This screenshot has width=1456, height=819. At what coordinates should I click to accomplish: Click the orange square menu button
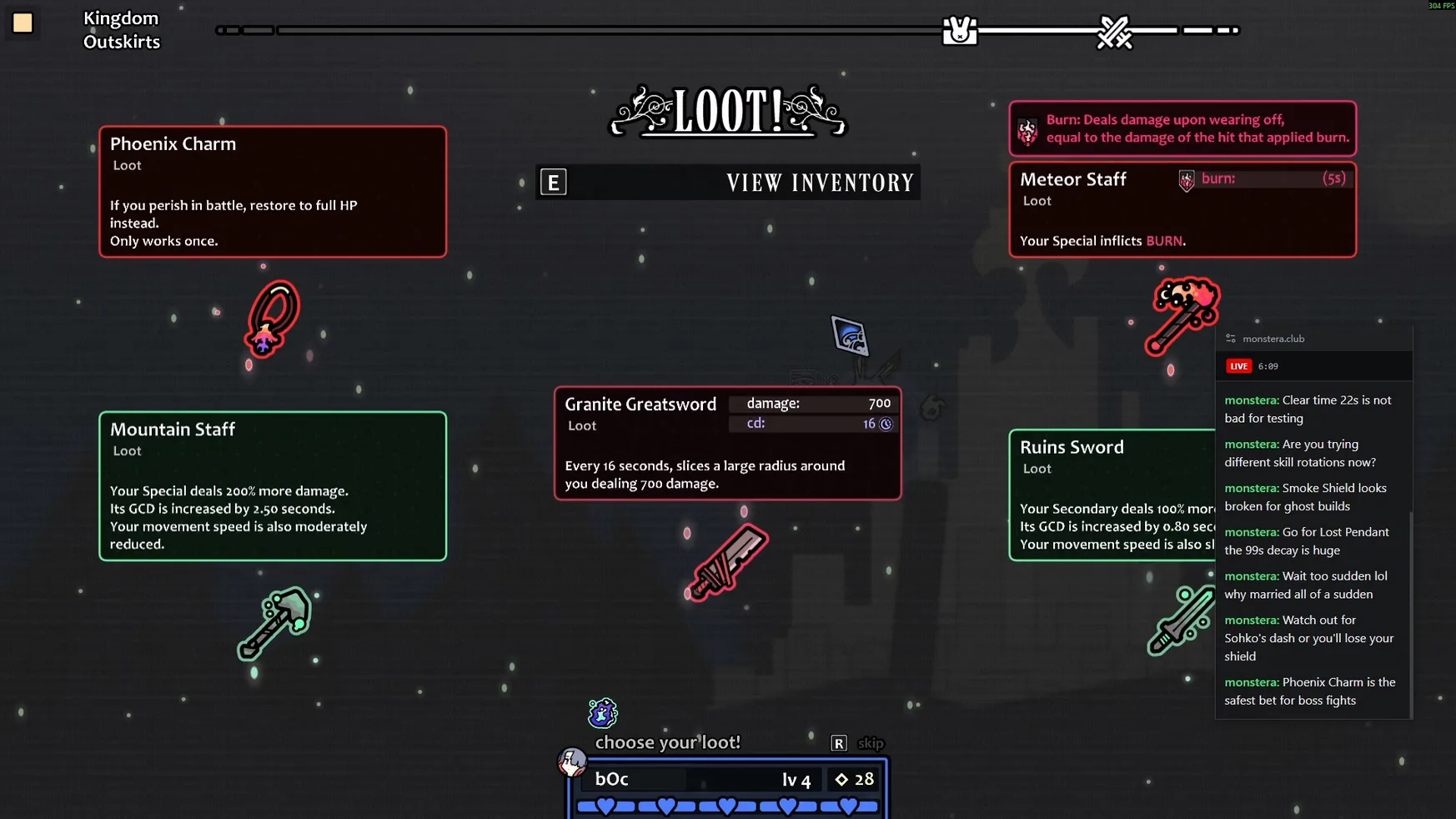click(x=23, y=23)
